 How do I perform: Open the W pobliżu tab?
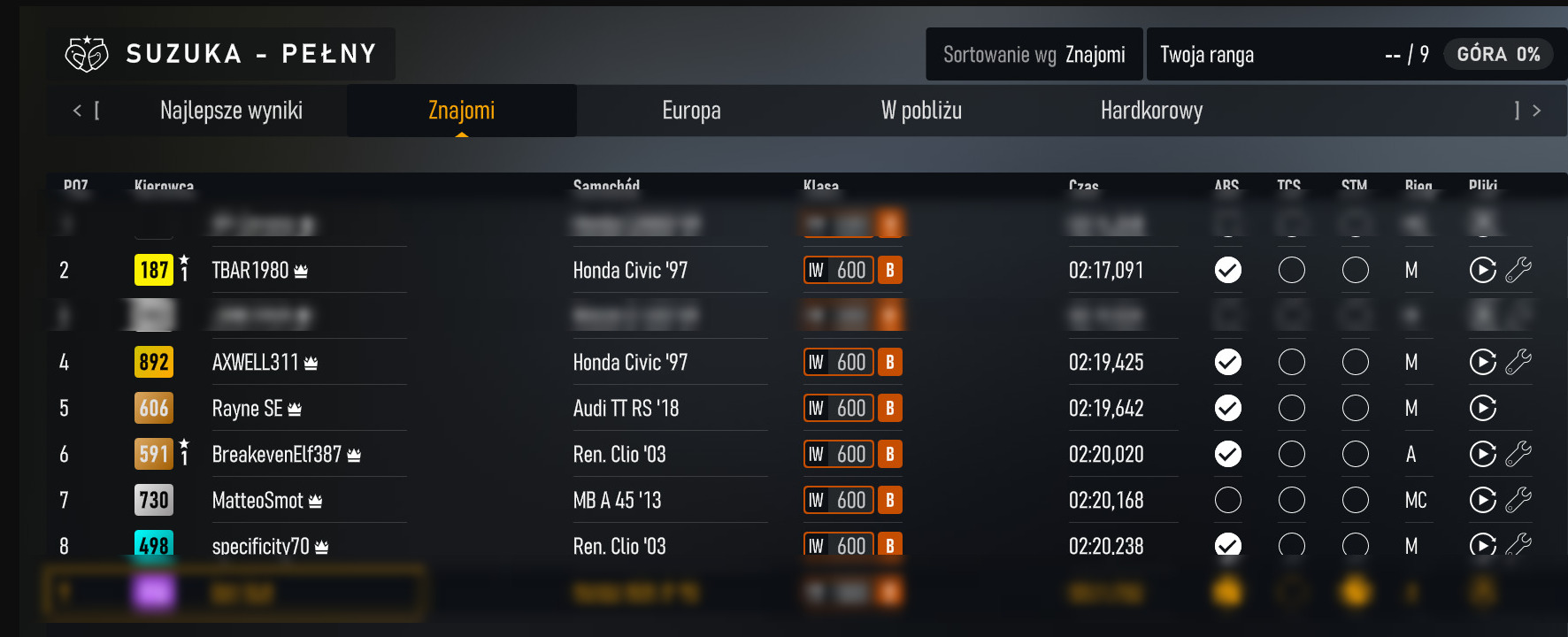pyautogui.click(x=921, y=110)
